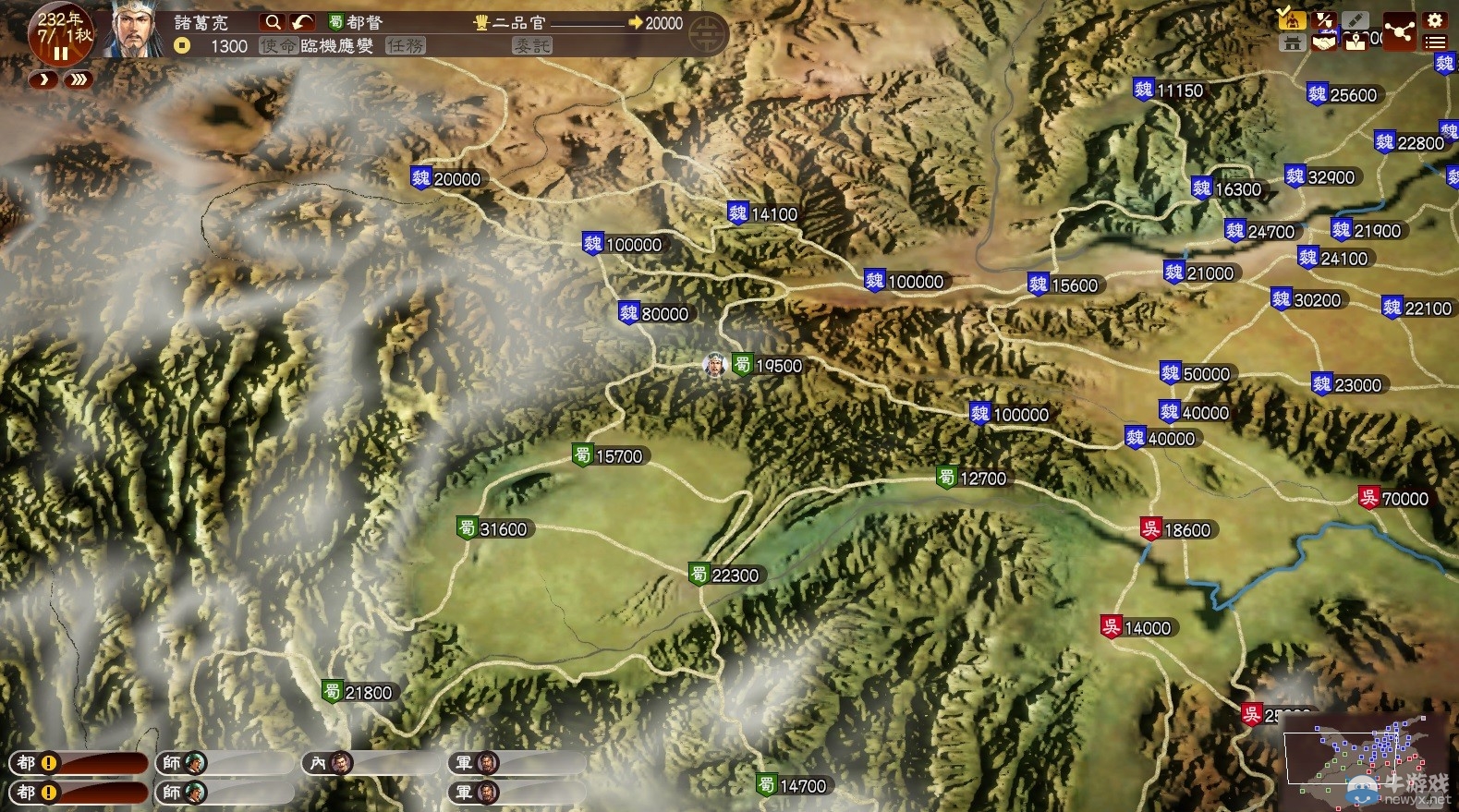Click the single chevron advance arrow
This screenshot has width=1459, height=812.
pyautogui.click(x=43, y=80)
